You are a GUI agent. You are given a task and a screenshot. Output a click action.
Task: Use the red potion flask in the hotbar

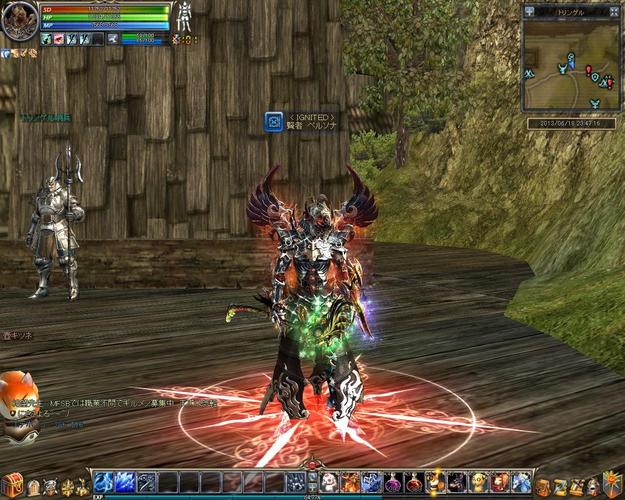414,481
